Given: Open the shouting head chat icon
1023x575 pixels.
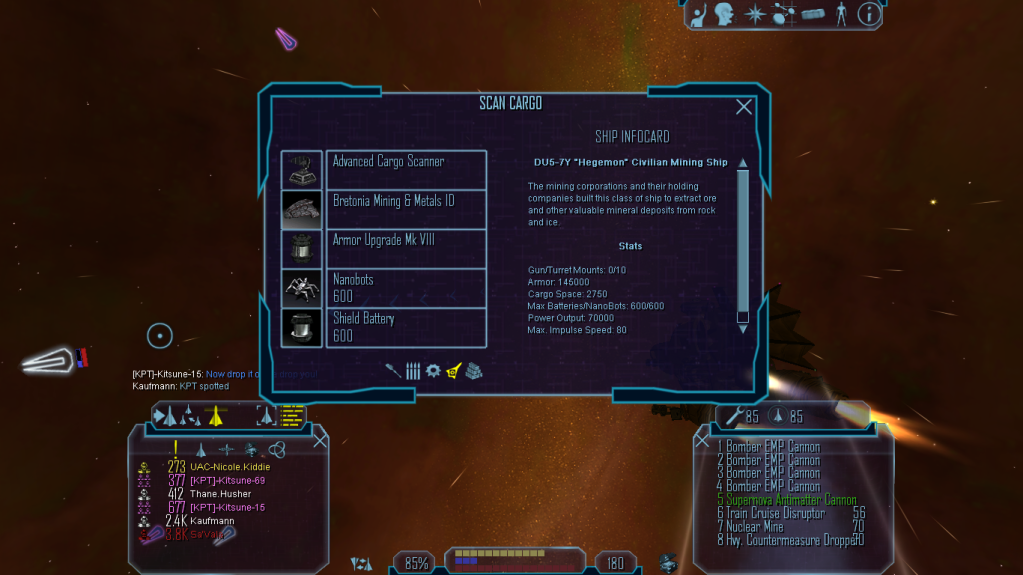Looking at the screenshot, I should pos(725,14).
